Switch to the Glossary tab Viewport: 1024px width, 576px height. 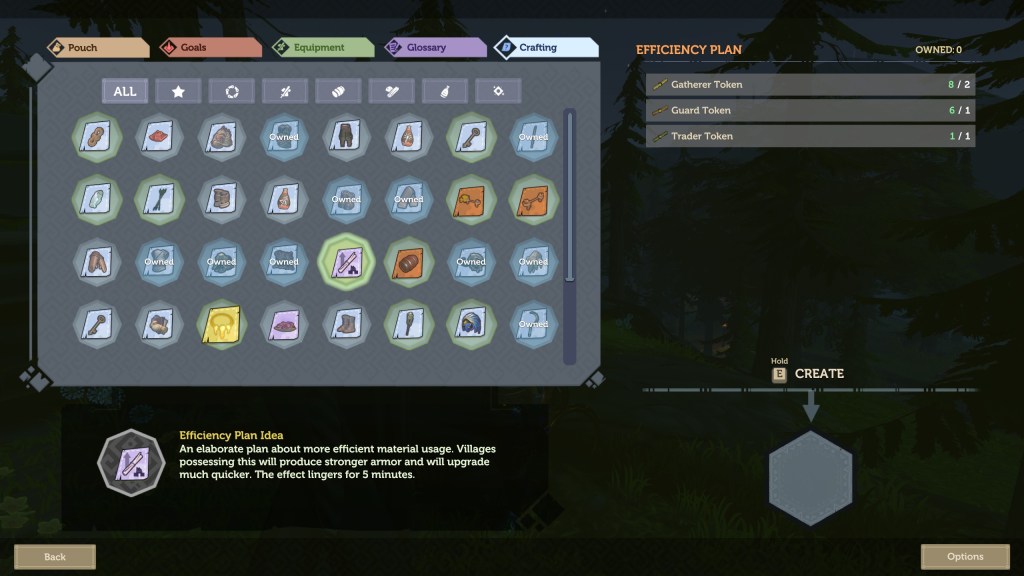[430, 48]
